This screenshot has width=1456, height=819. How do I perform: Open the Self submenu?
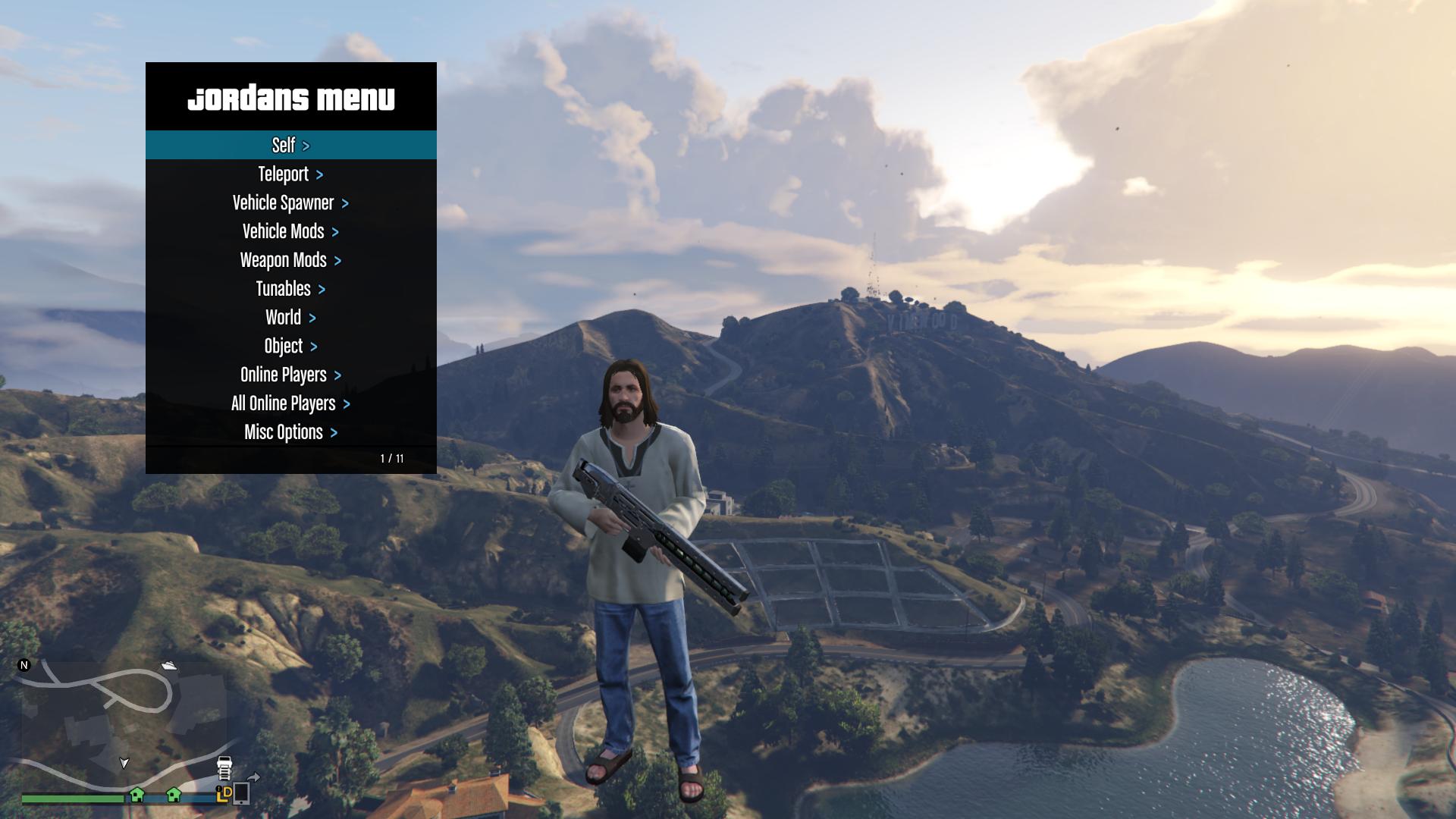[290, 145]
